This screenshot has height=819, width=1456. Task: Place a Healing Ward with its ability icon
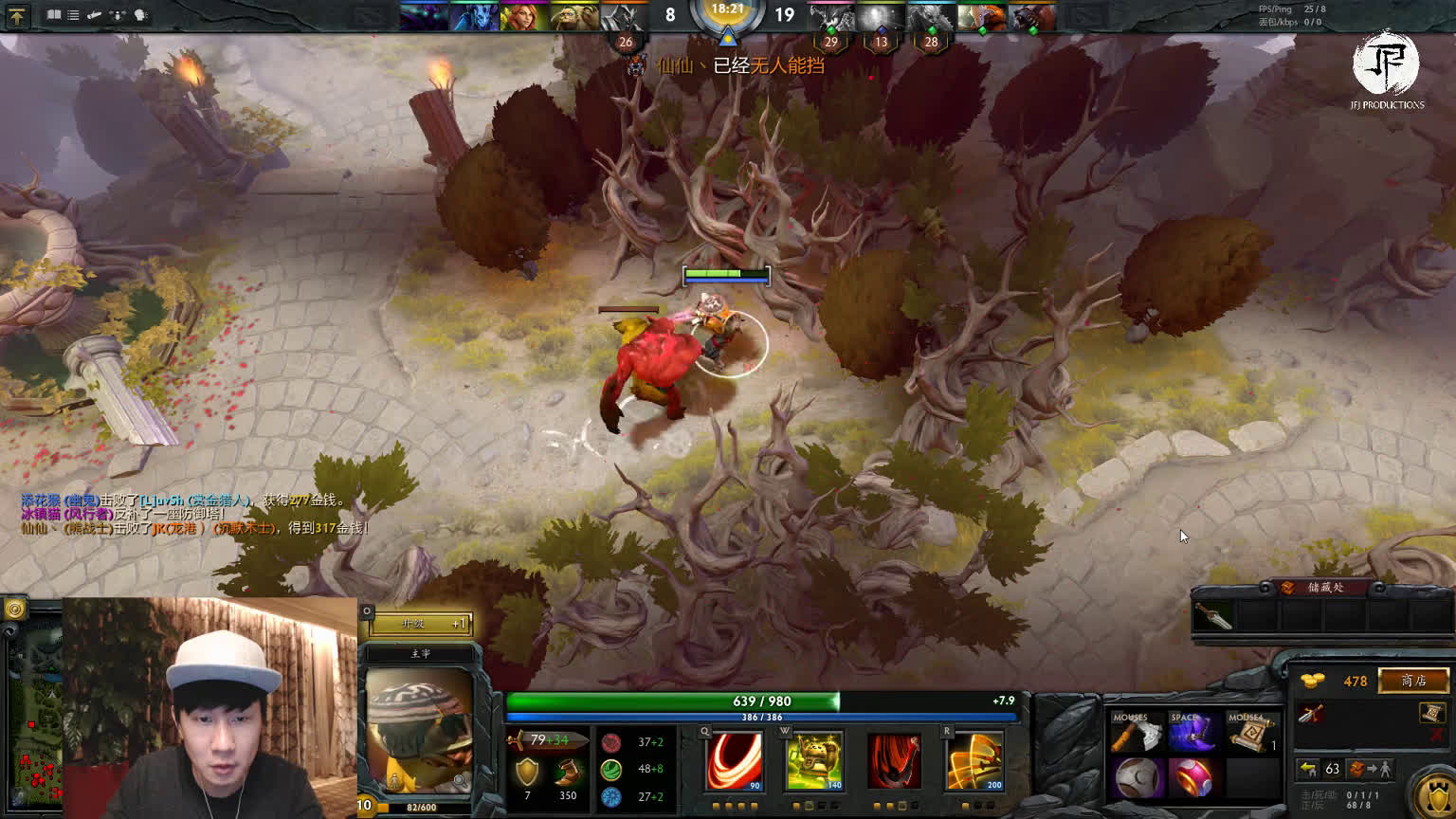tap(814, 759)
